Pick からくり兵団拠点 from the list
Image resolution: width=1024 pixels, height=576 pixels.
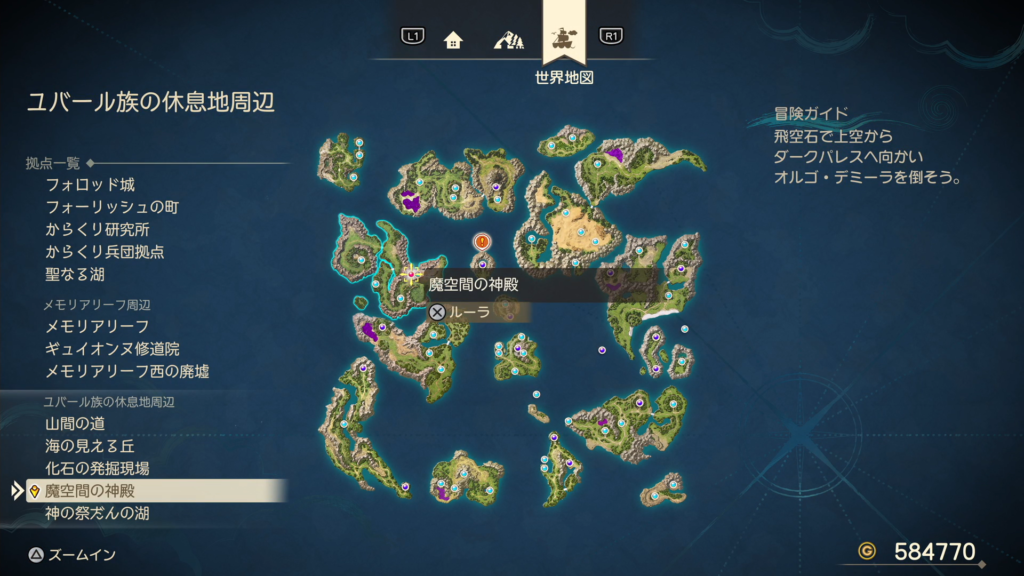105,252
